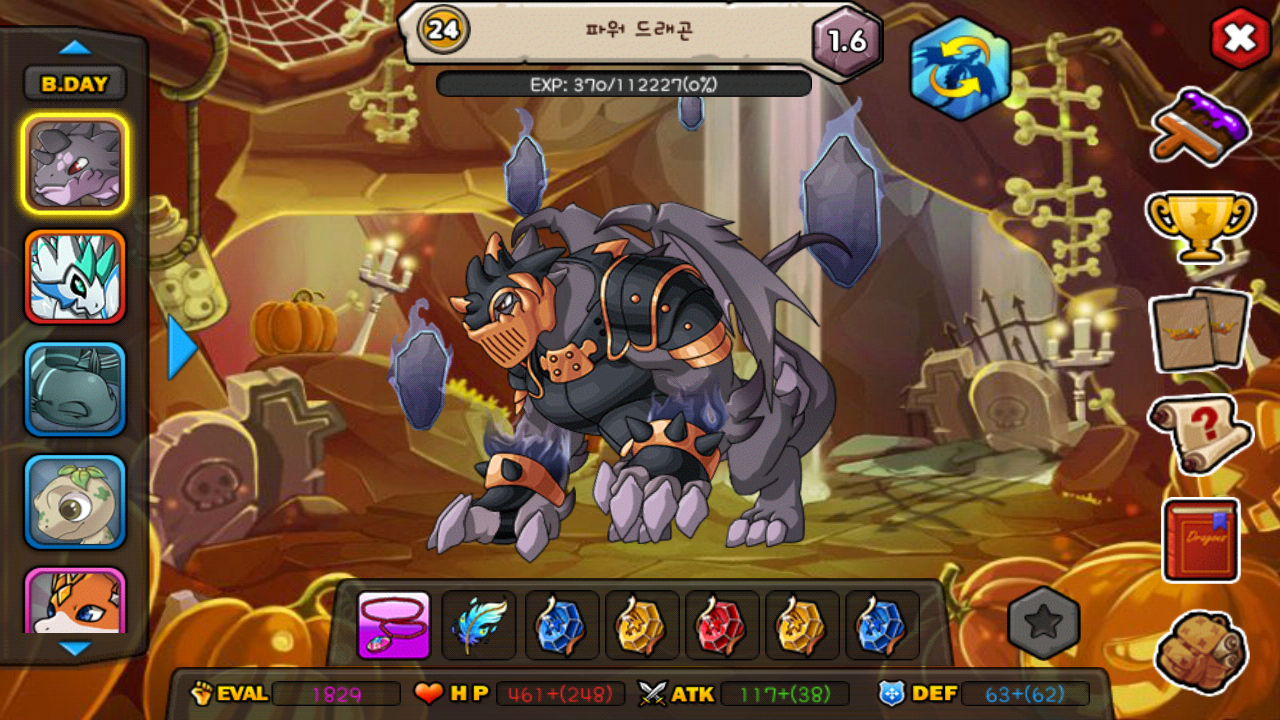Screen dimensions: 1280x720
Task: Move up the dragon list with the top arrow
Action: pos(75,47)
